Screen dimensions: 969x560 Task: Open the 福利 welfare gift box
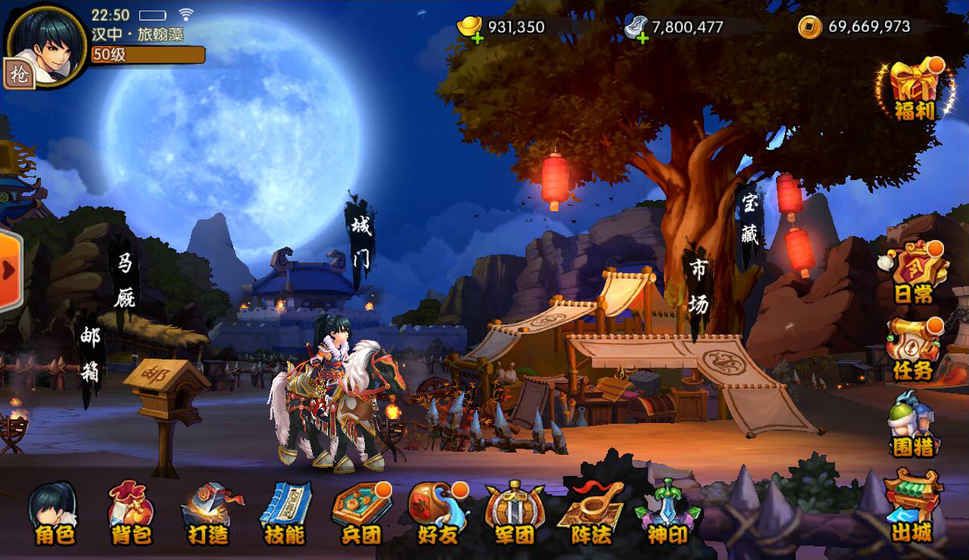click(x=911, y=90)
